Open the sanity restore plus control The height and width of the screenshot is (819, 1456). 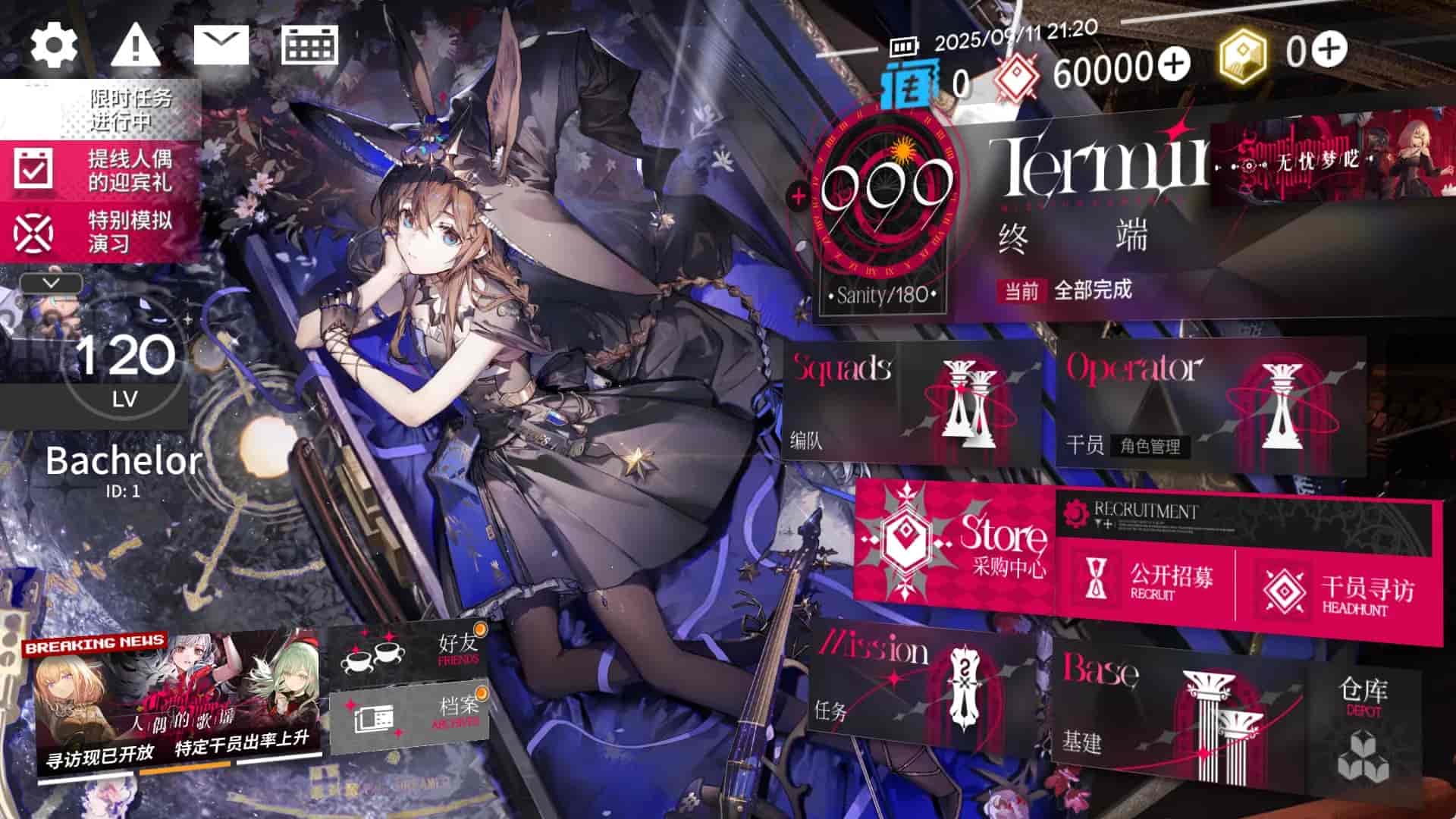(x=798, y=196)
